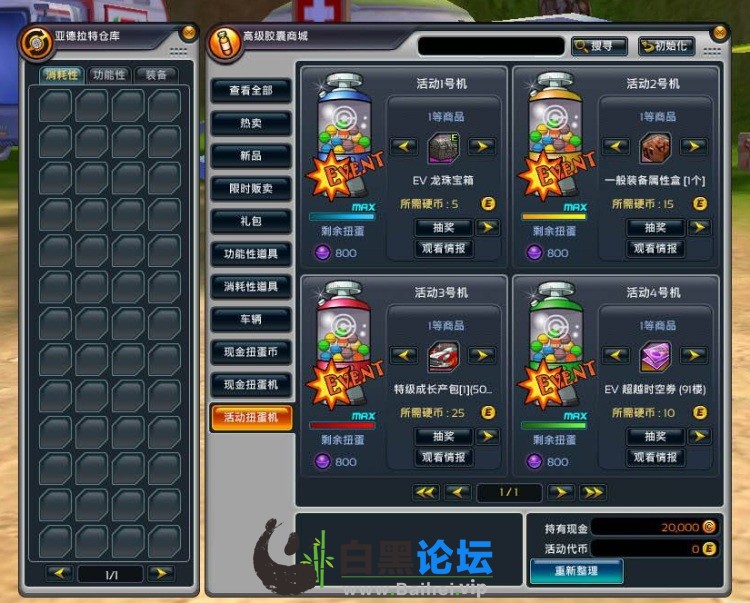Open the 车辆 category
This screenshot has width=750, height=603.
[251, 319]
